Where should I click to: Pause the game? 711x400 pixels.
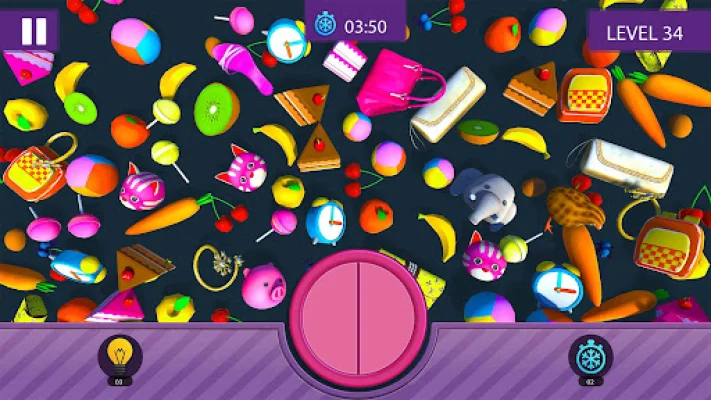point(33,30)
